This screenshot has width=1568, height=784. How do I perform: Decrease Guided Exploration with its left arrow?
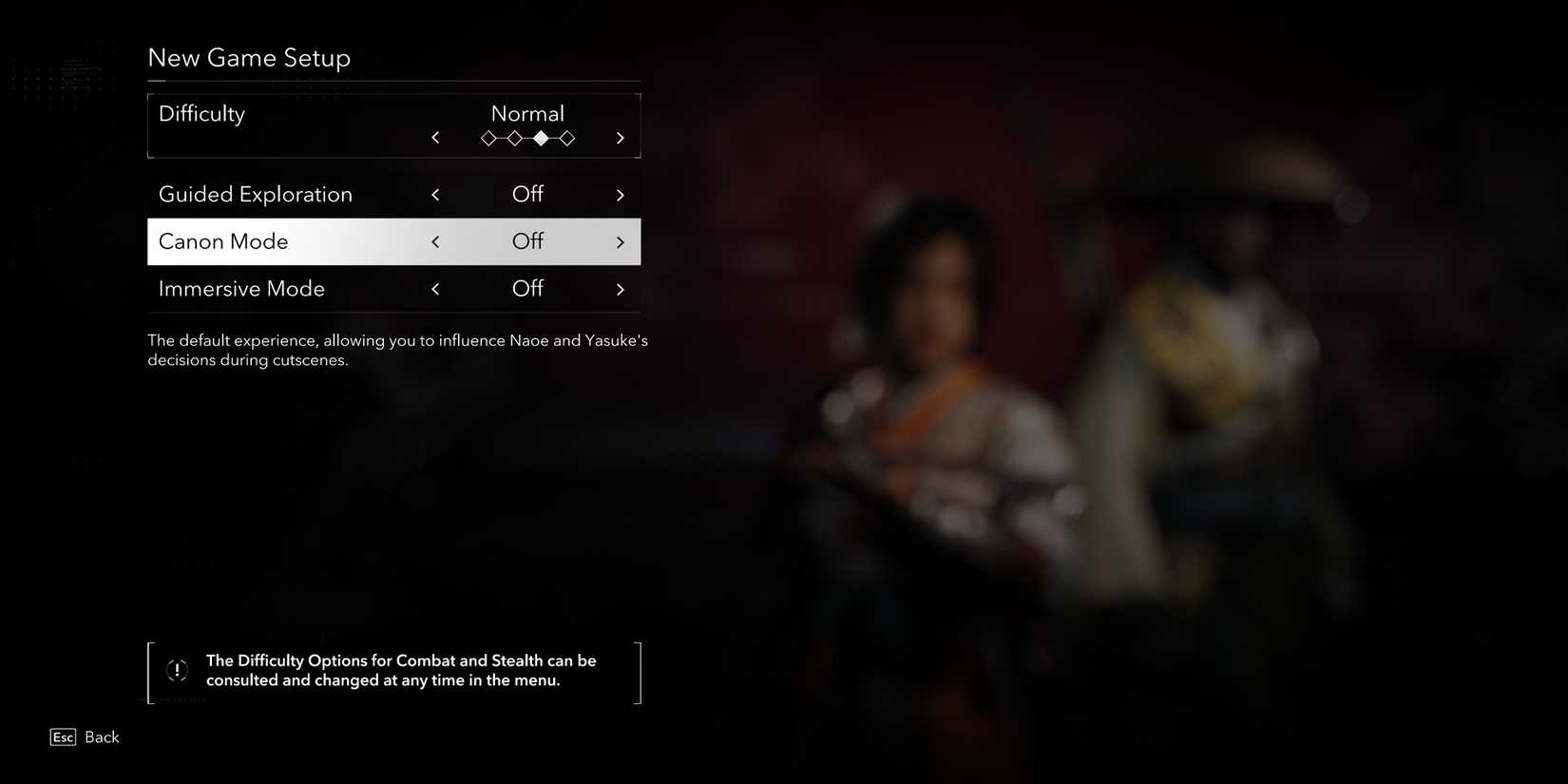pos(435,195)
